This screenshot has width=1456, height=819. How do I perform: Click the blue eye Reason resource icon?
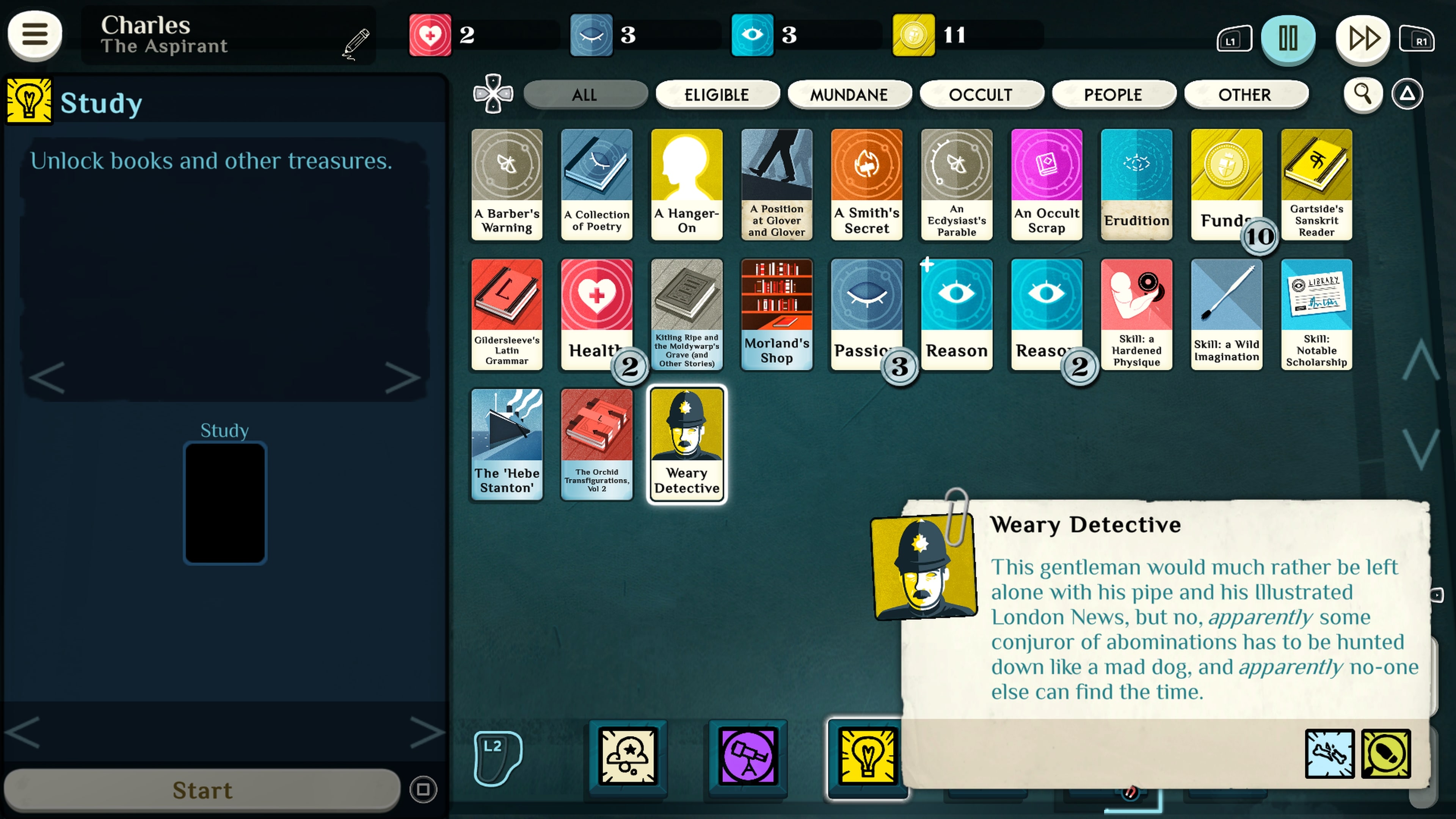click(x=752, y=35)
